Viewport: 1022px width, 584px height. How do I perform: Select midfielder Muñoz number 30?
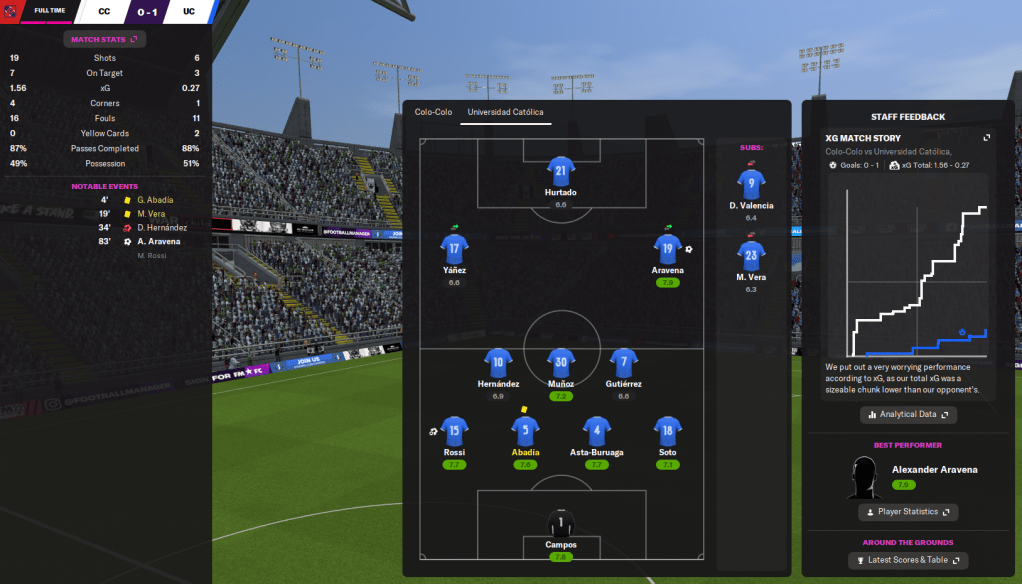561,363
